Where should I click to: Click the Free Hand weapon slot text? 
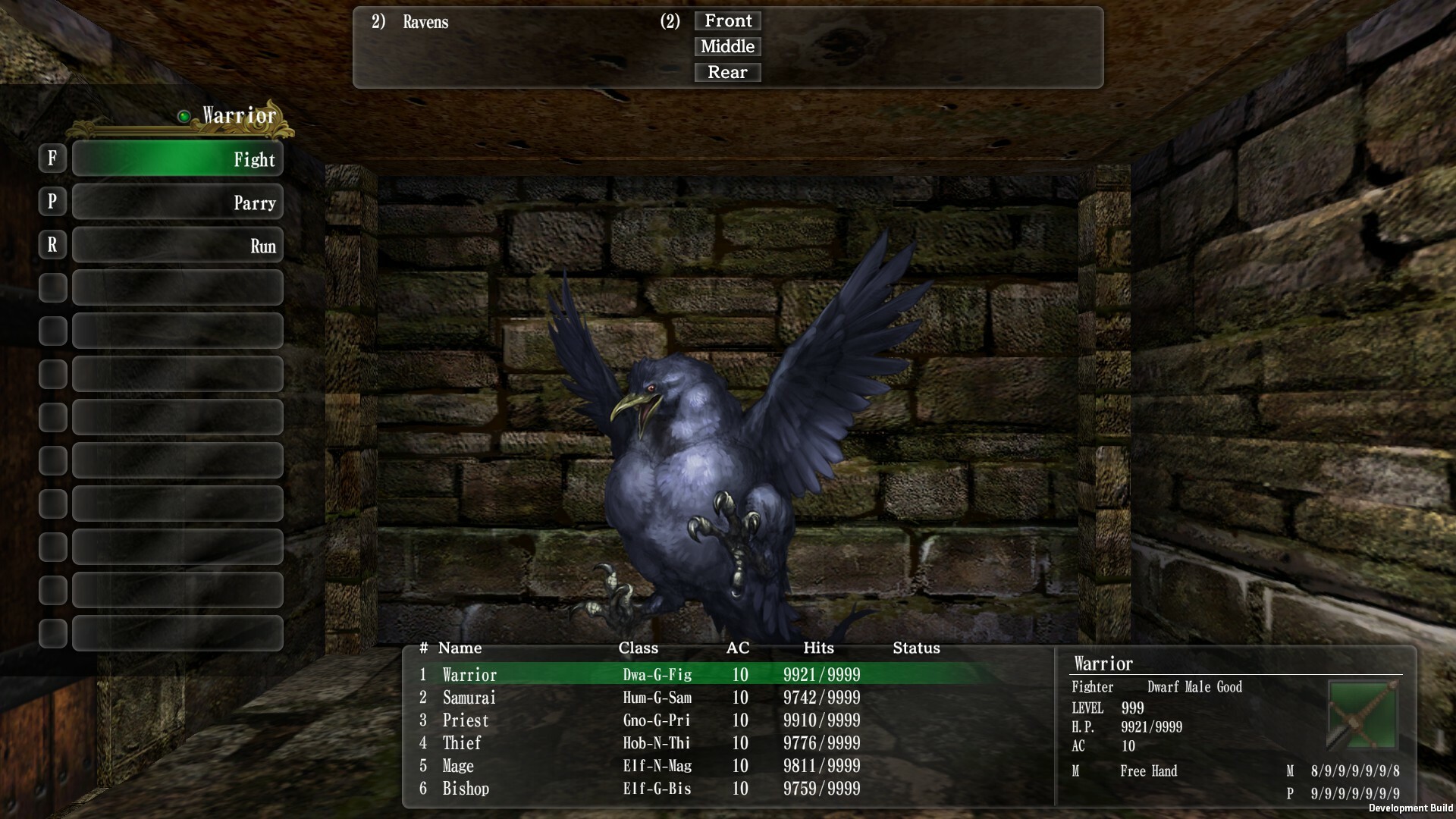click(1148, 771)
